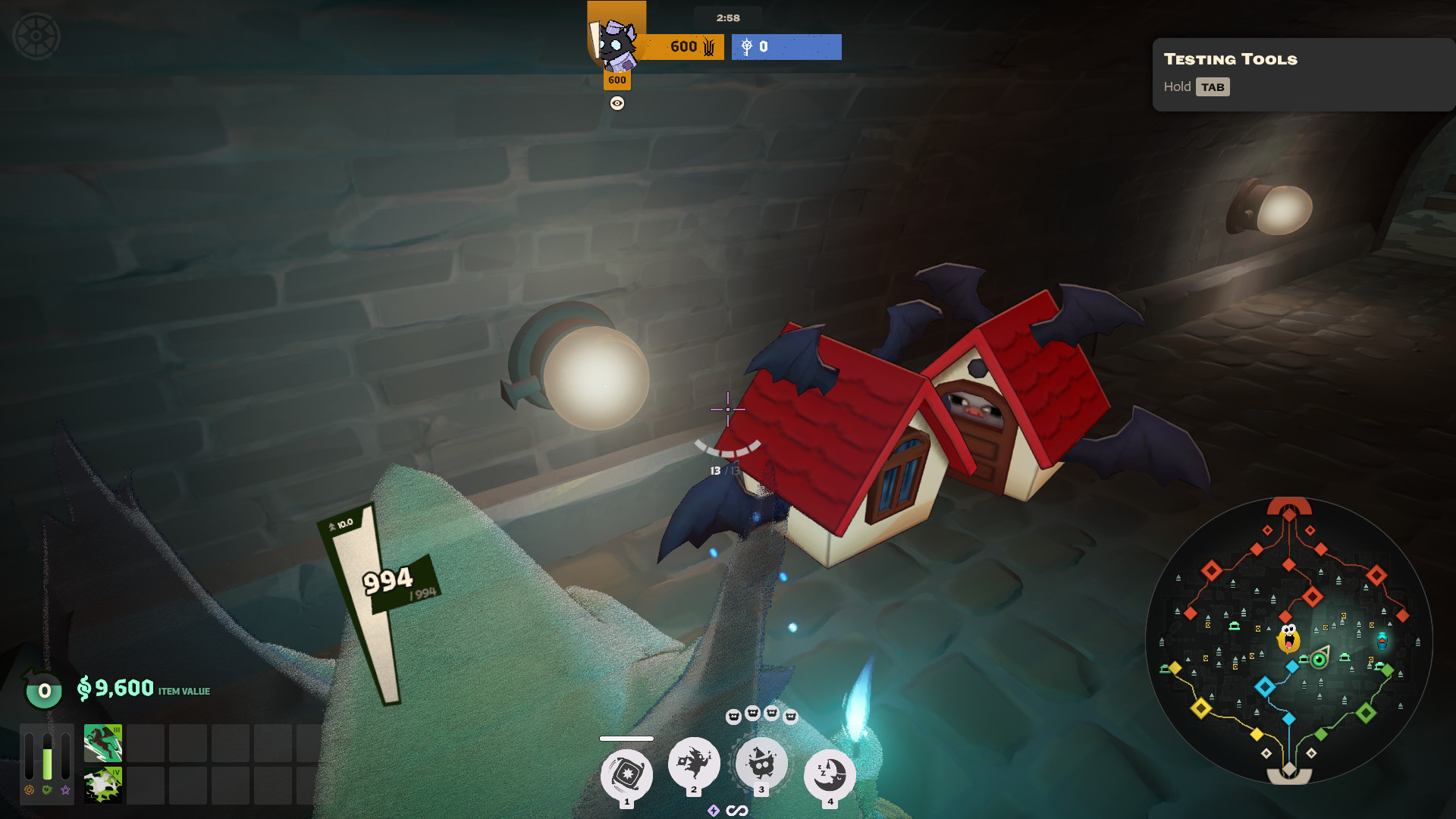The height and width of the screenshot is (819, 1456).
Task: Open the circular minimap
Action: click(x=1289, y=641)
